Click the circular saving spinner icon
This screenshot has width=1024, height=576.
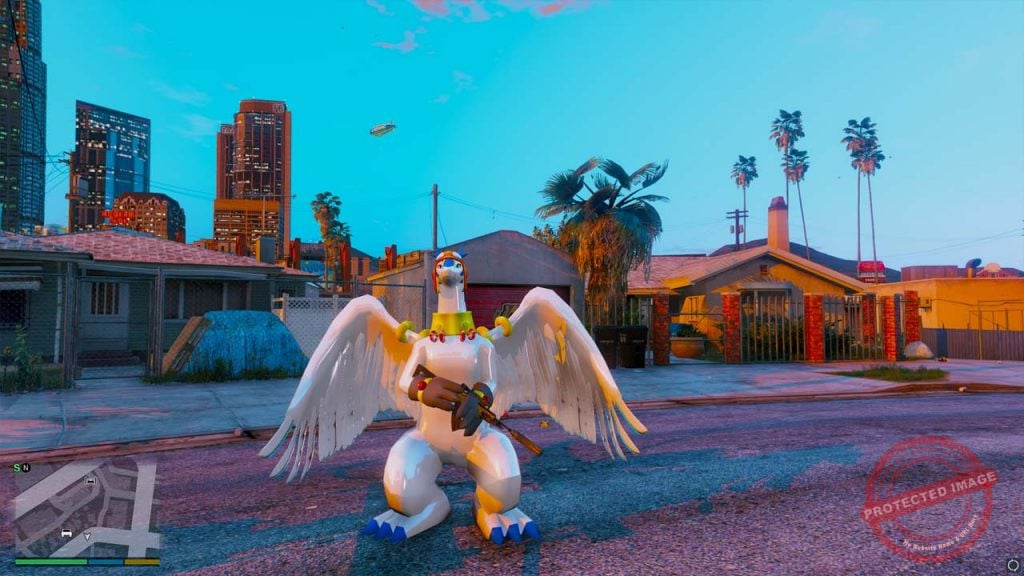pos(1013,564)
